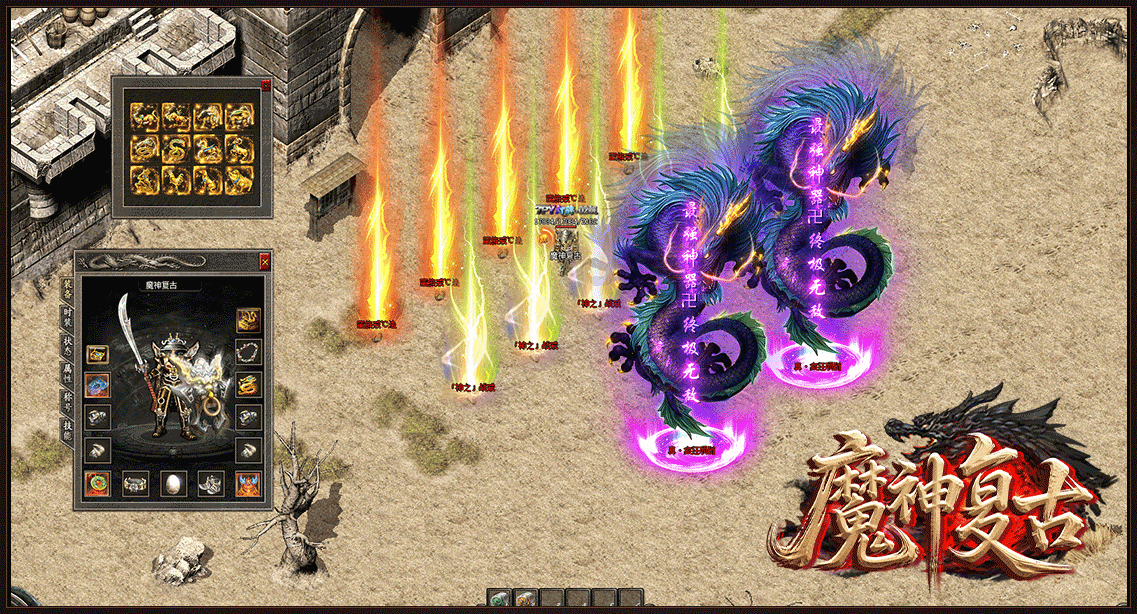Choose the red demon mask slot
Viewport: 1137px width, 614px height.
point(249,484)
